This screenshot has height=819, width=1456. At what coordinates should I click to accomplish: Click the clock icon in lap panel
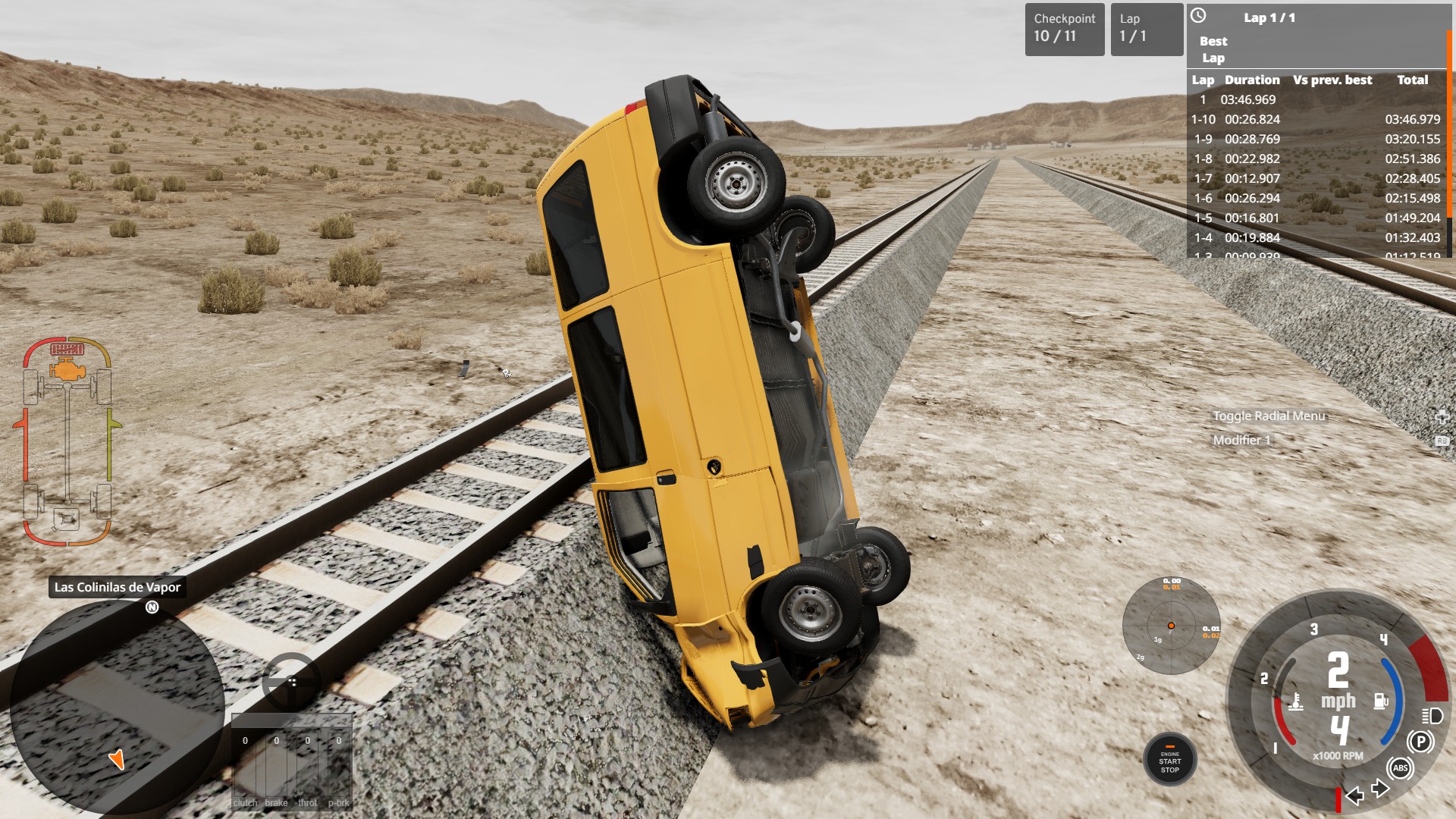[1198, 16]
